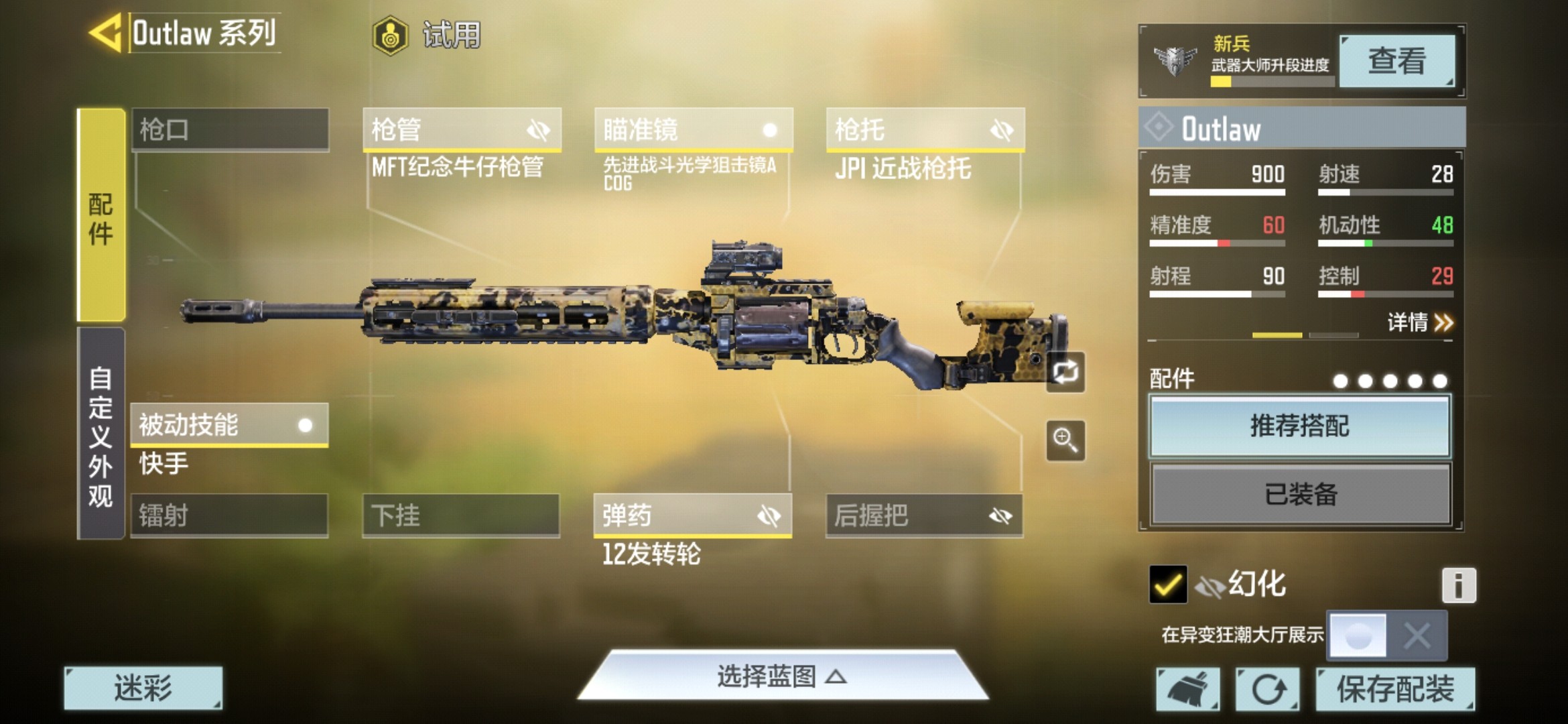This screenshot has width=1568, height=724.
Task: Apply the 推荐搭配 recommended loadout
Action: tap(1300, 426)
